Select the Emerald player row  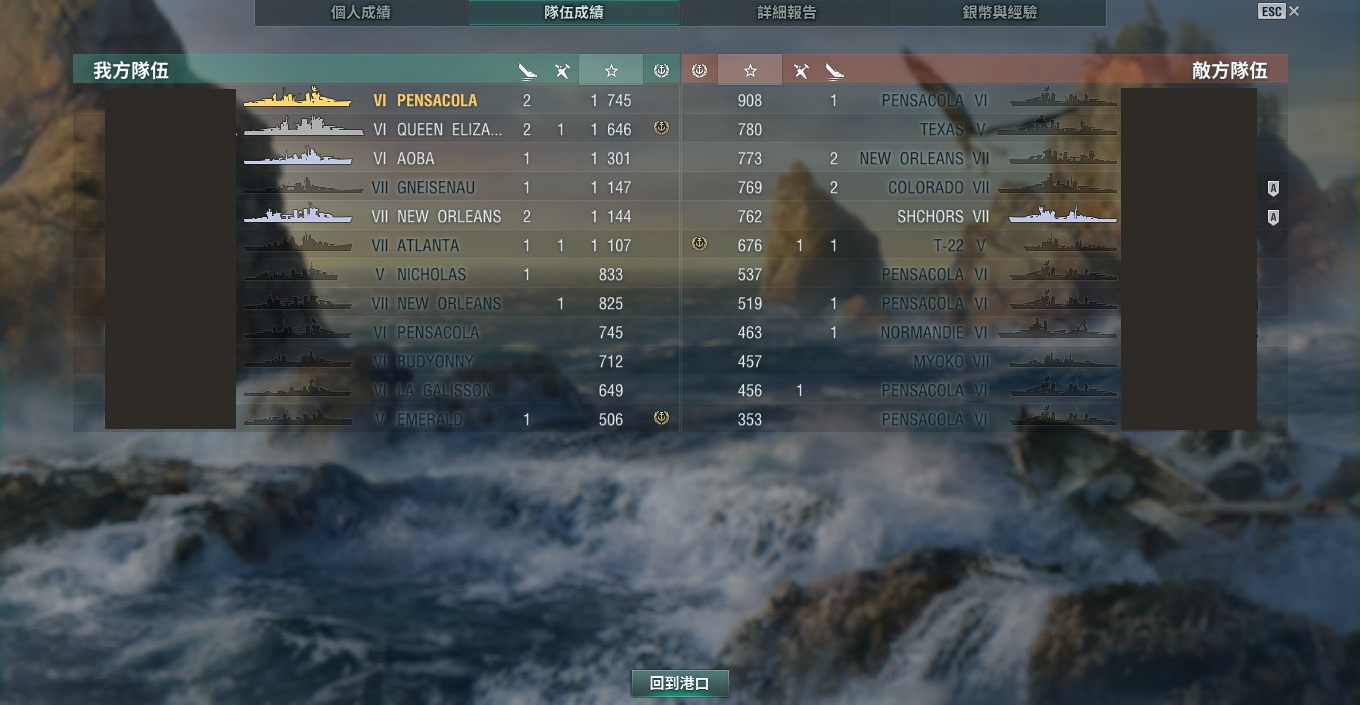(429, 419)
